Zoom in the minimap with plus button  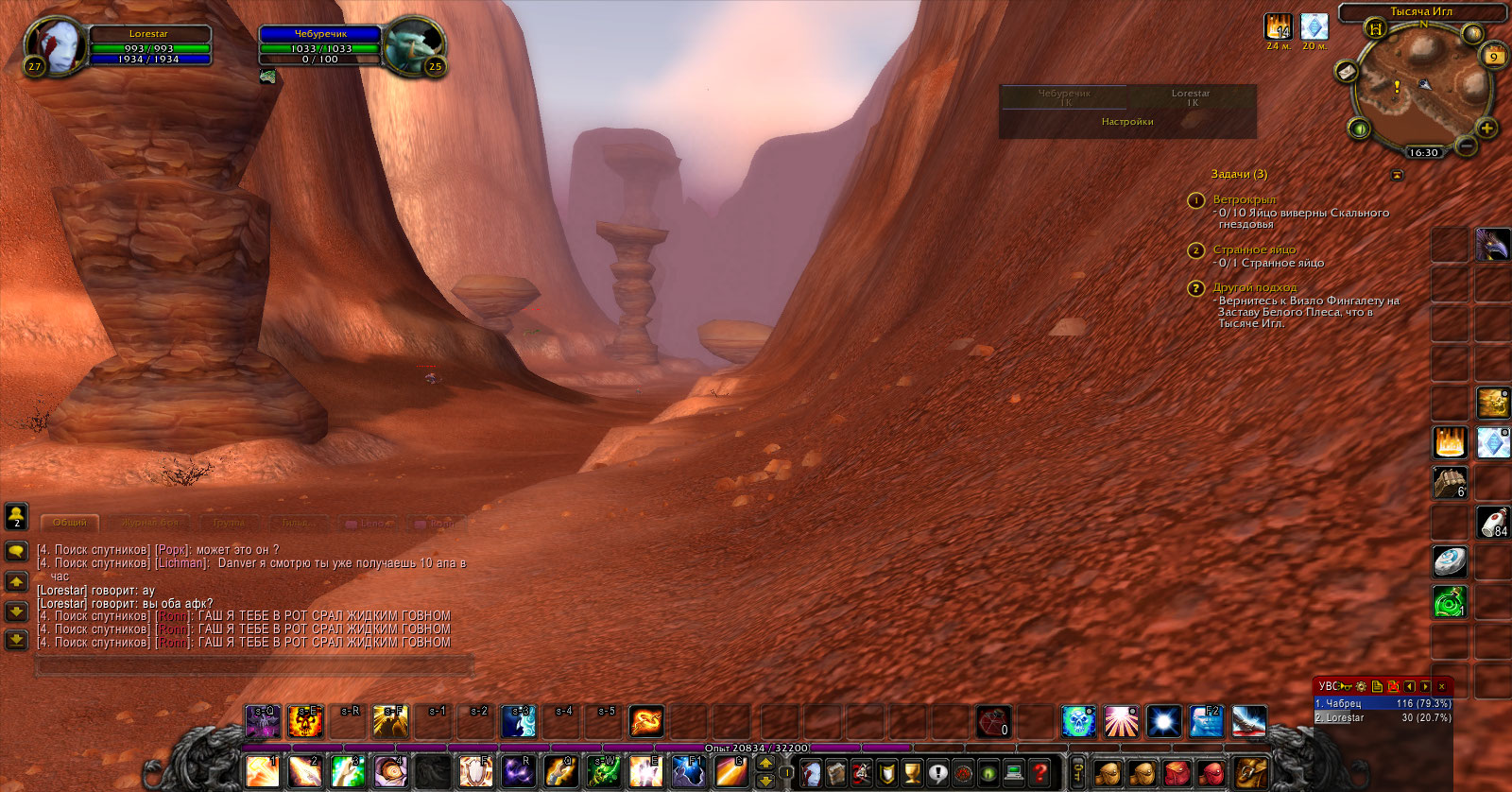[1486, 129]
